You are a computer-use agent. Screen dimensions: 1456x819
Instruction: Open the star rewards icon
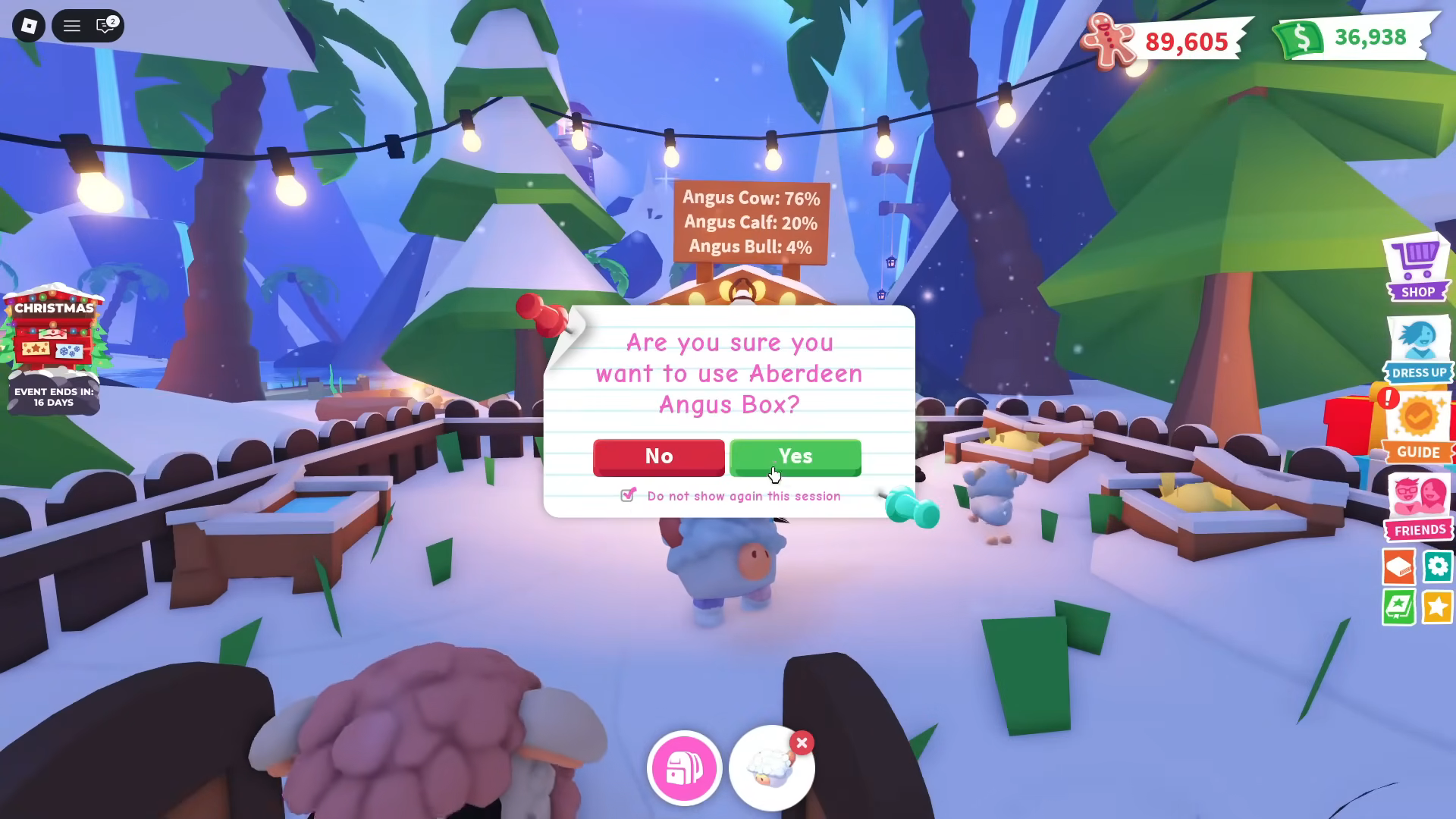(x=1438, y=607)
